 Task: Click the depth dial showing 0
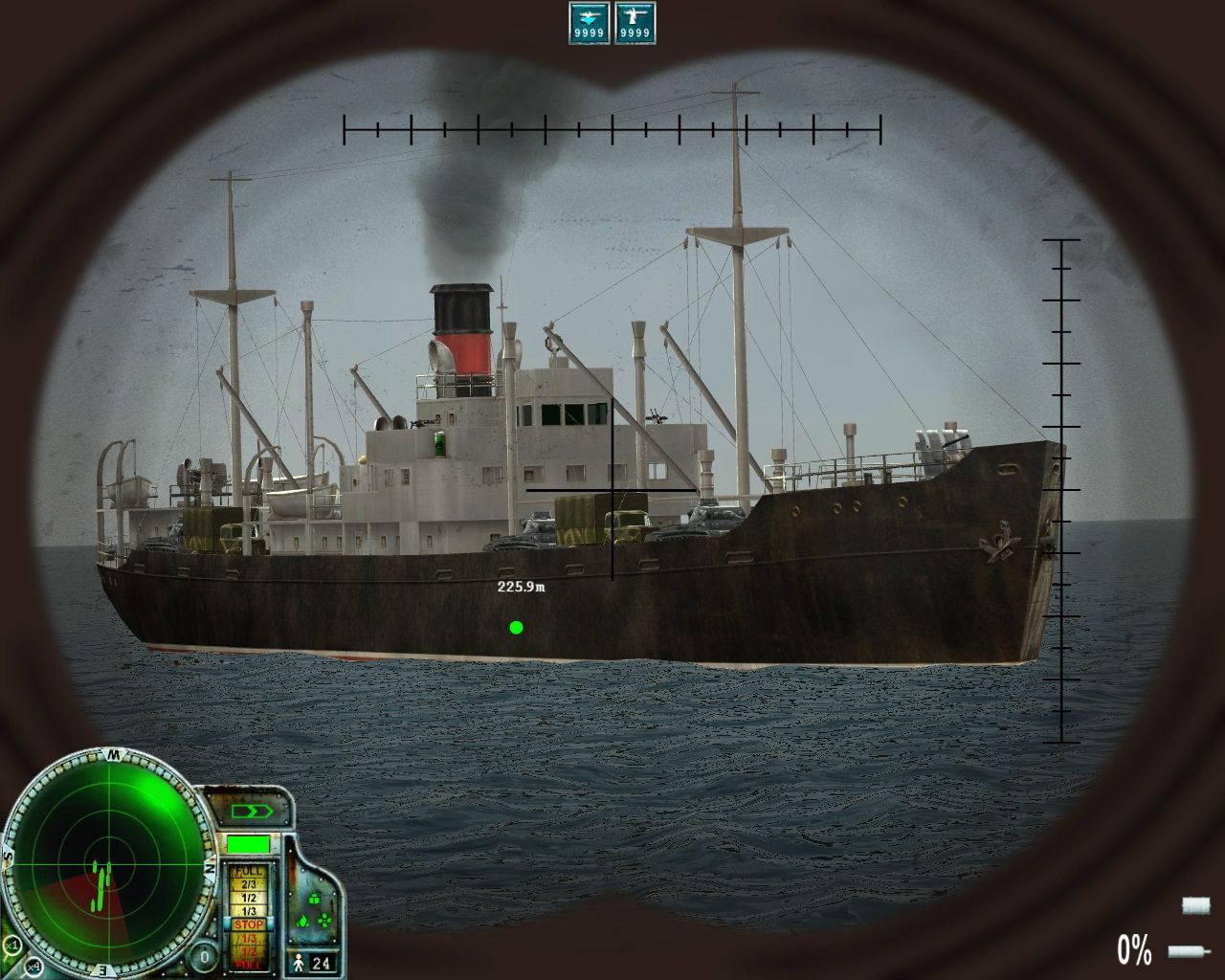(204, 957)
